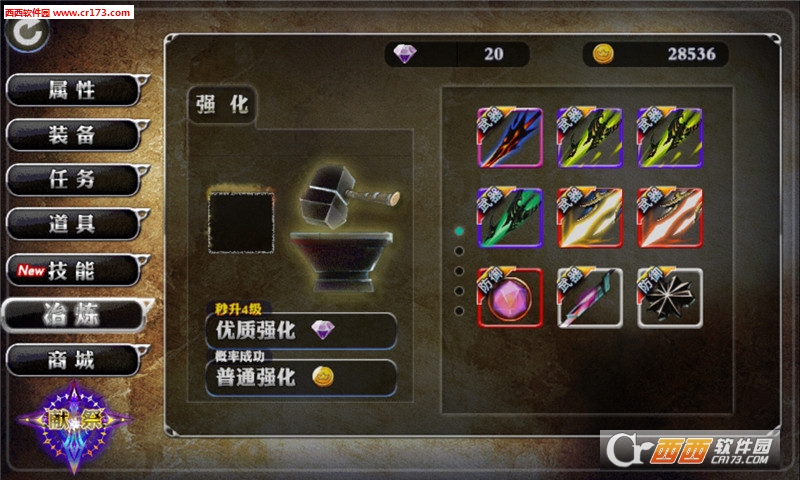Choose 优质强化 premium enhancement with gems
The height and width of the screenshot is (480, 800).
pyautogui.click(x=300, y=330)
